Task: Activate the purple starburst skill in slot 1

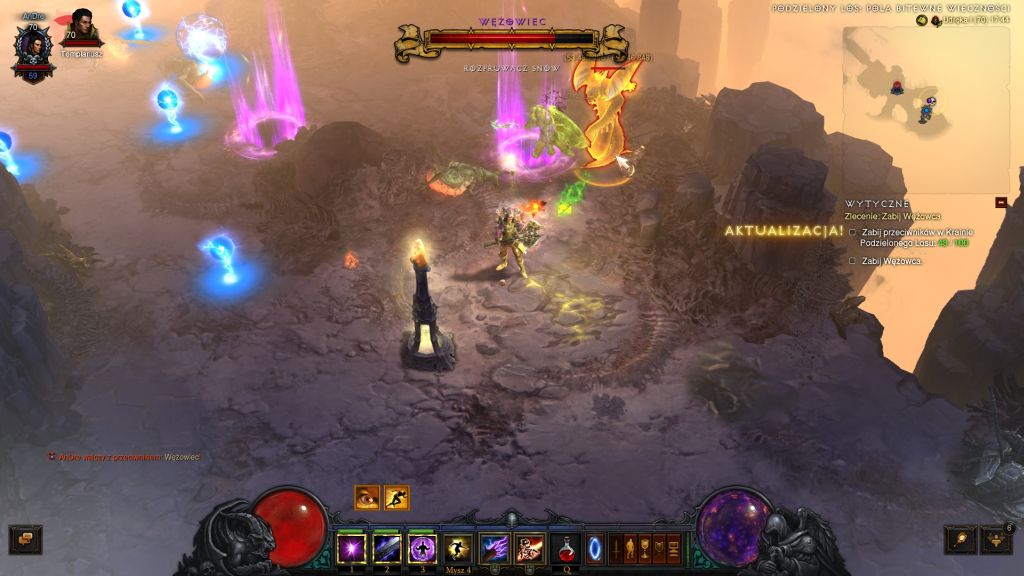Action: click(x=352, y=548)
